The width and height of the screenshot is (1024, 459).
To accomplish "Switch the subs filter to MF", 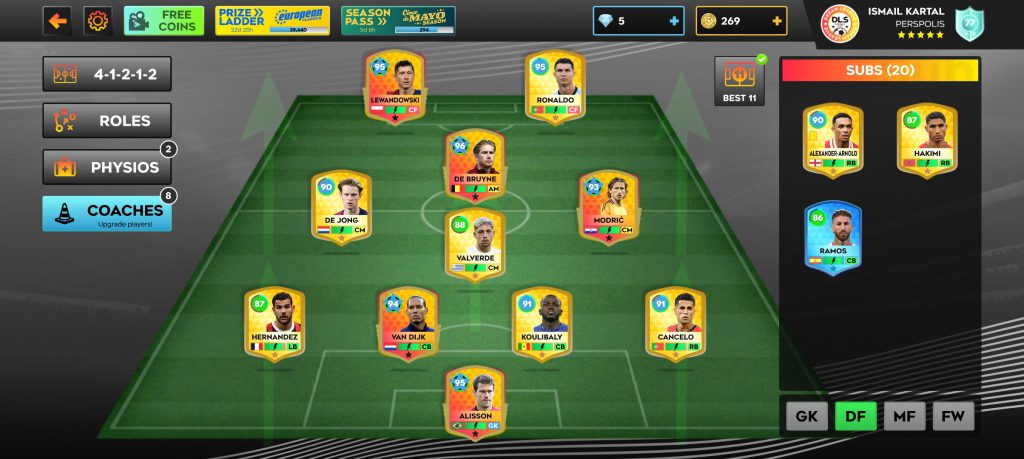I will tap(904, 415).
